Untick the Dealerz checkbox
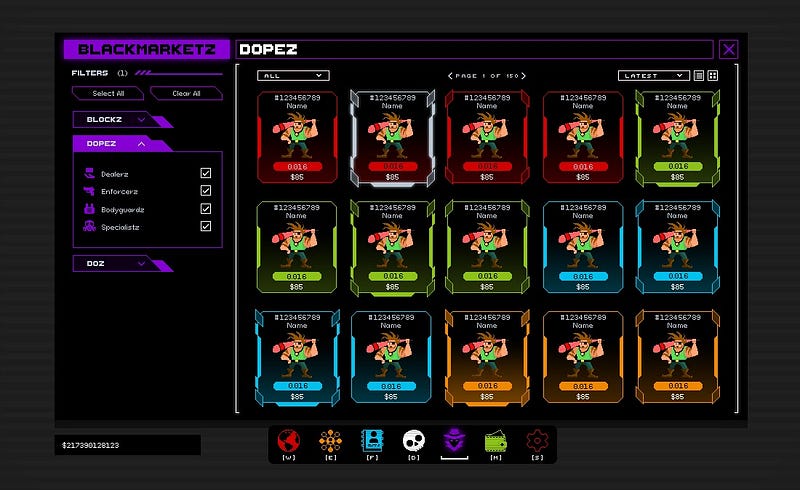800x490 pixels. click(x=206, y=173)
